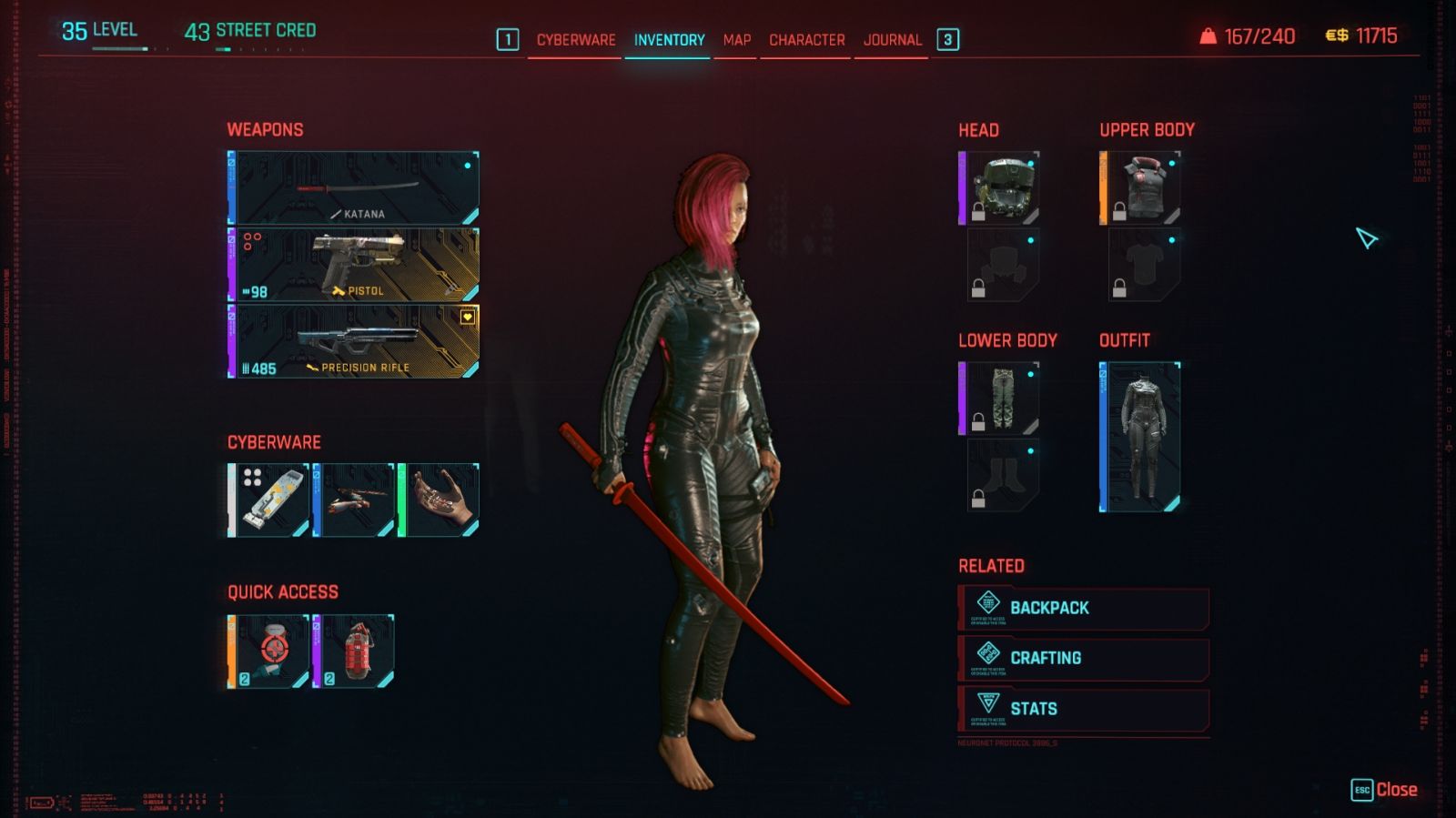Pick the Precision Rifle weapon slot
The image size is (1456, 818).
pyautogui.click(x=354, y=341)
